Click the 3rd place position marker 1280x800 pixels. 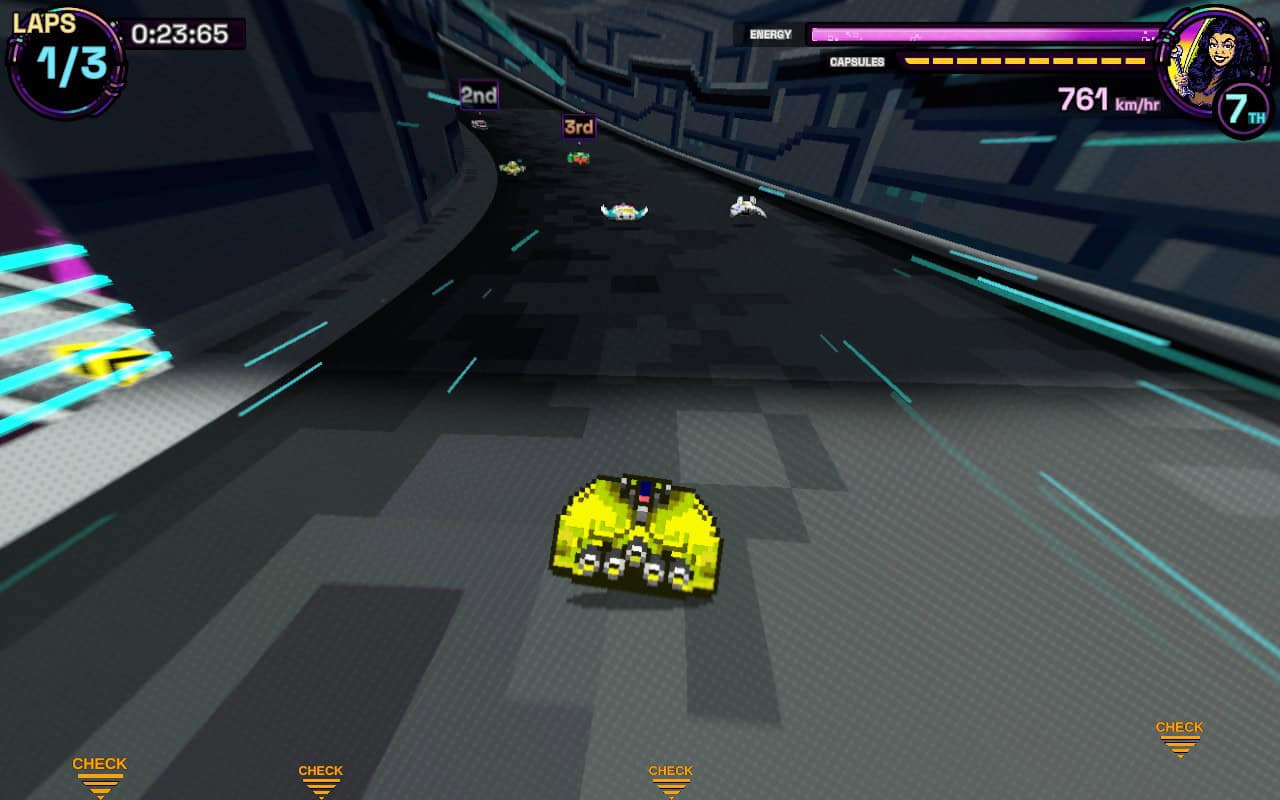pyautogui.click(x=577, y=128)
